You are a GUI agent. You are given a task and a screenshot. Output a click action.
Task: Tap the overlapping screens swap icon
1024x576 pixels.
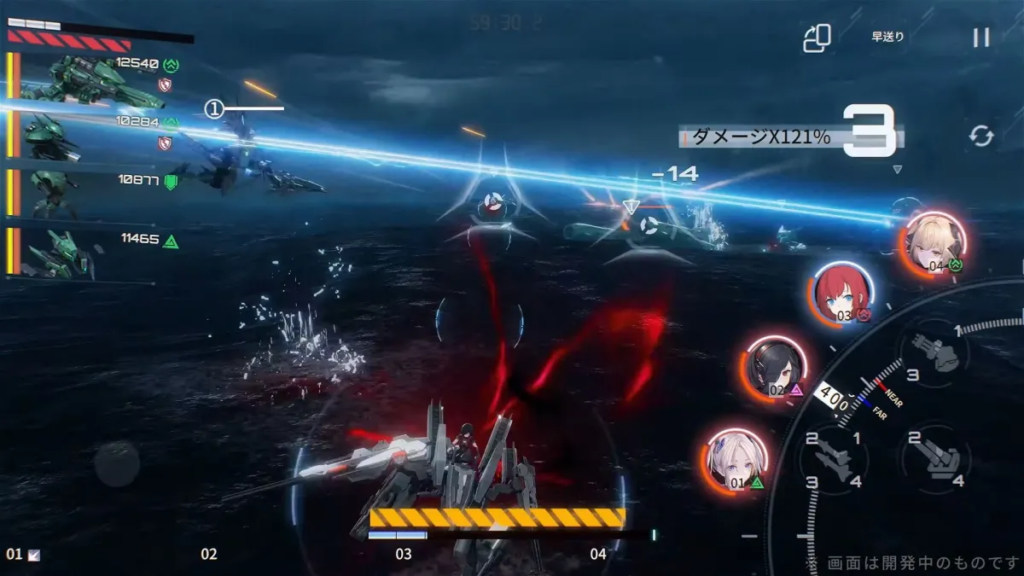pos(818,38)
